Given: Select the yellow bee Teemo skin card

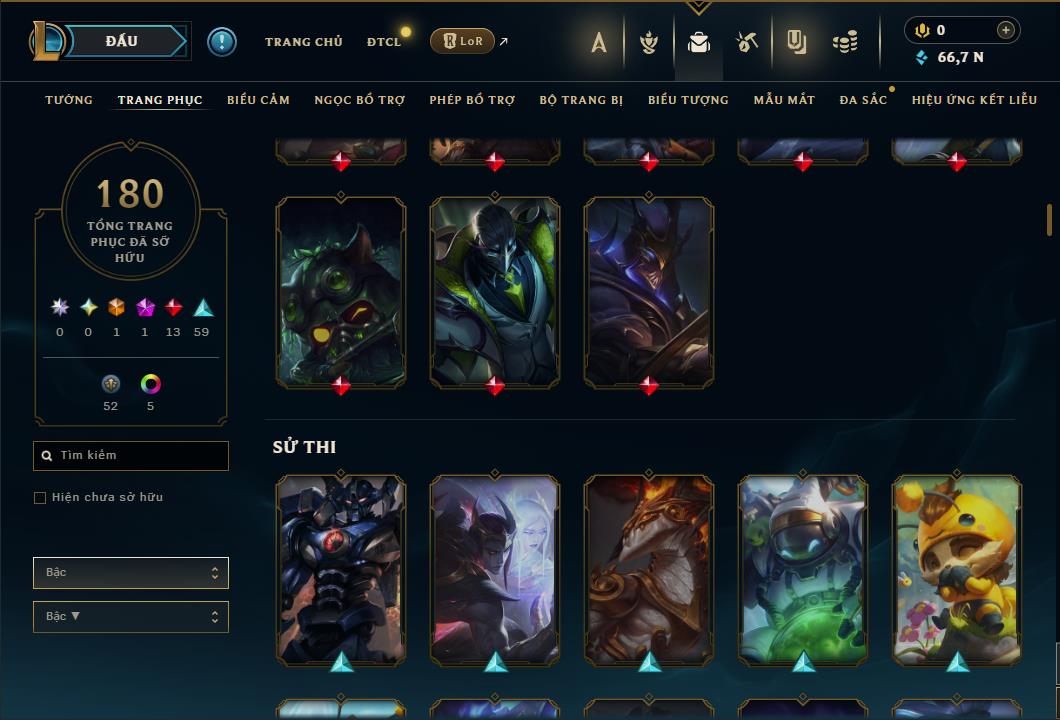Looking at the screenshot, I should click(x=957, y=568).
